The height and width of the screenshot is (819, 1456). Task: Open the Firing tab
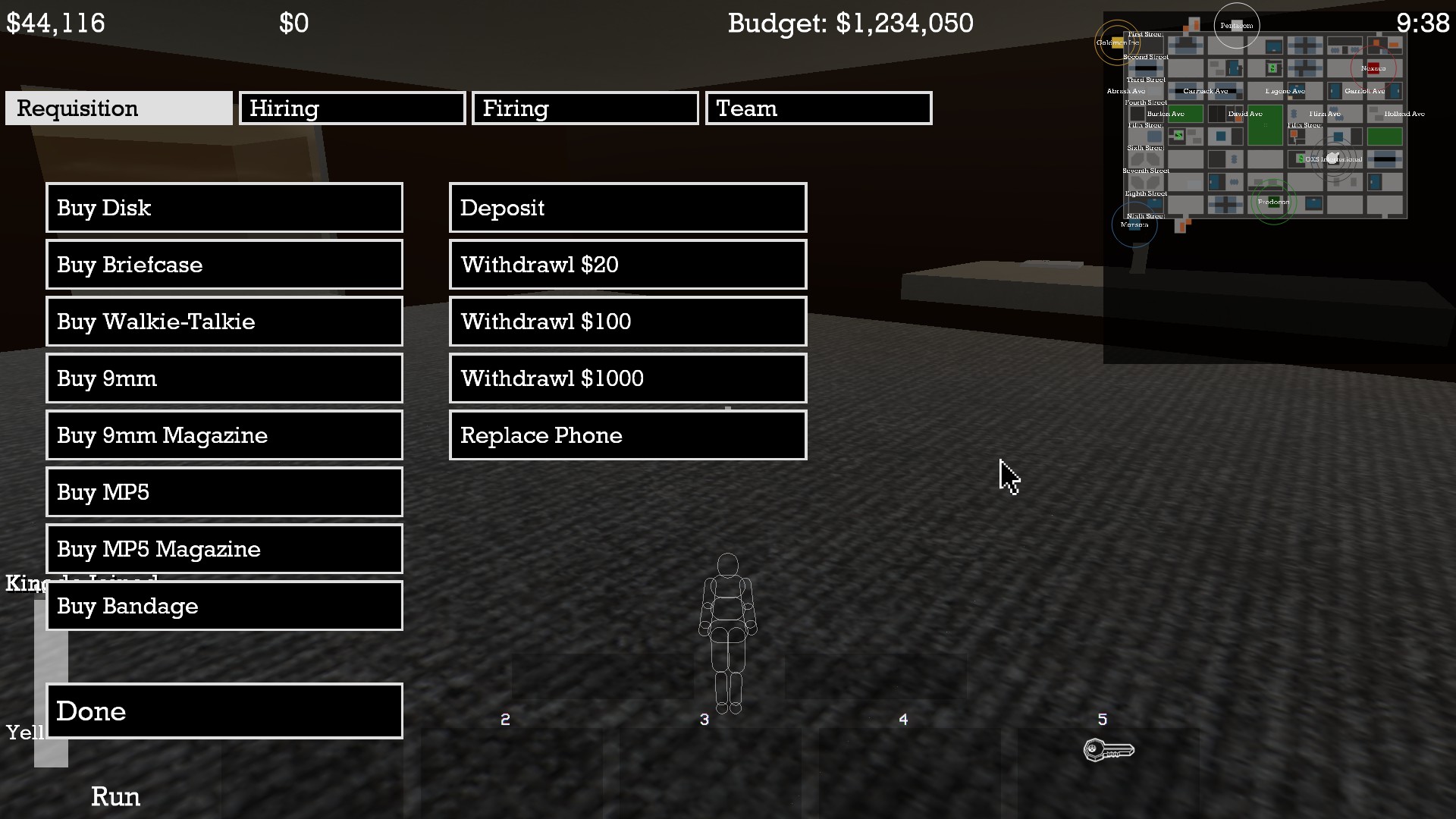(585, 108)
